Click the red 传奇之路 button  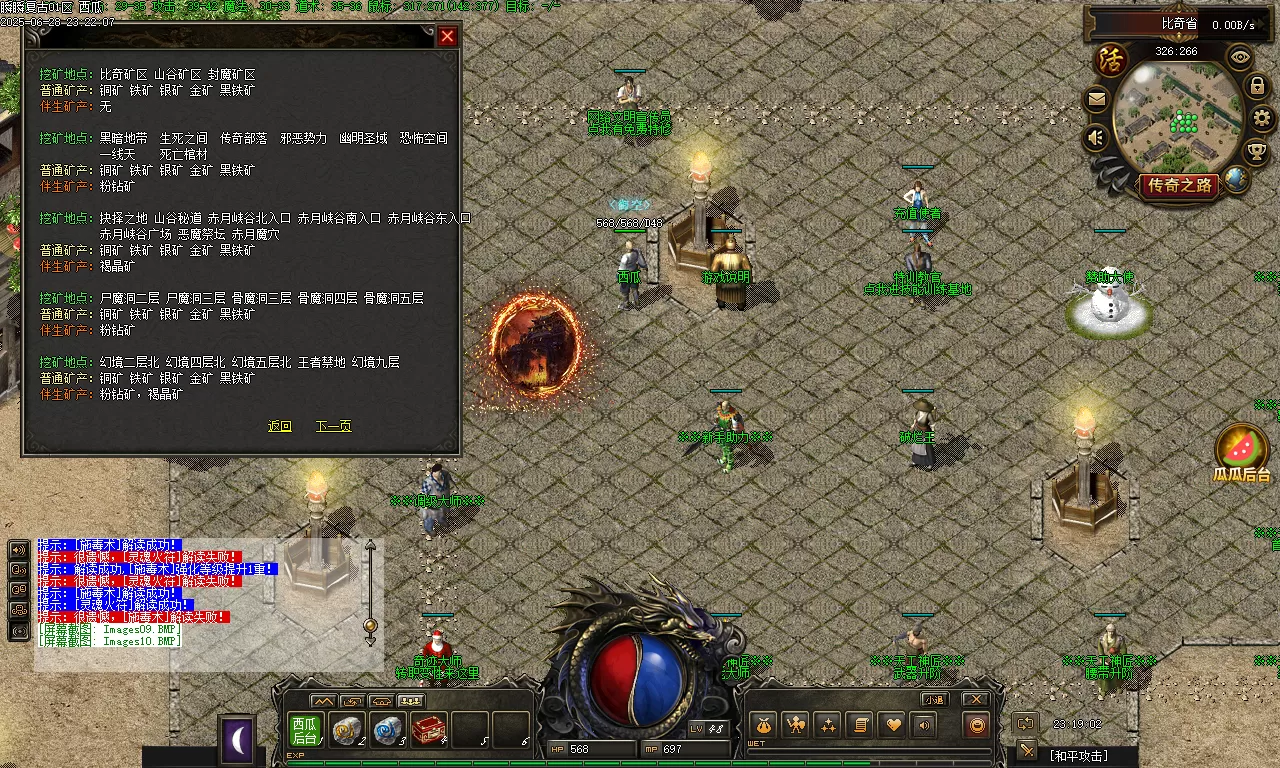[1180, 185]
